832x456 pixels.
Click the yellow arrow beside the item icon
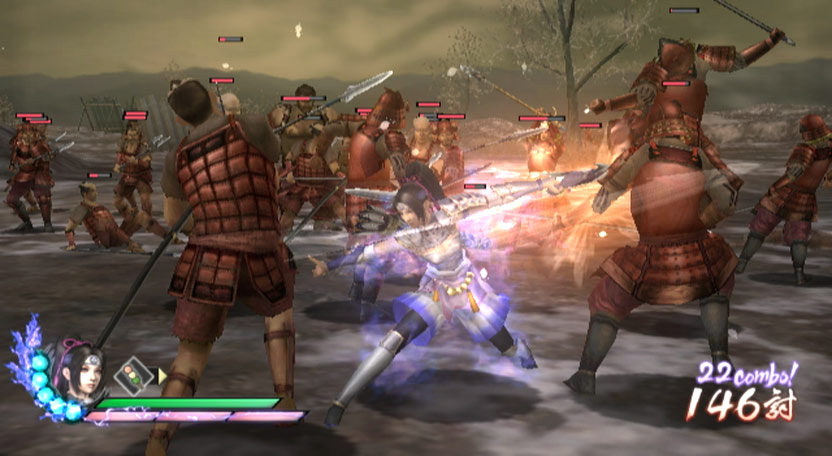point(161,376)
